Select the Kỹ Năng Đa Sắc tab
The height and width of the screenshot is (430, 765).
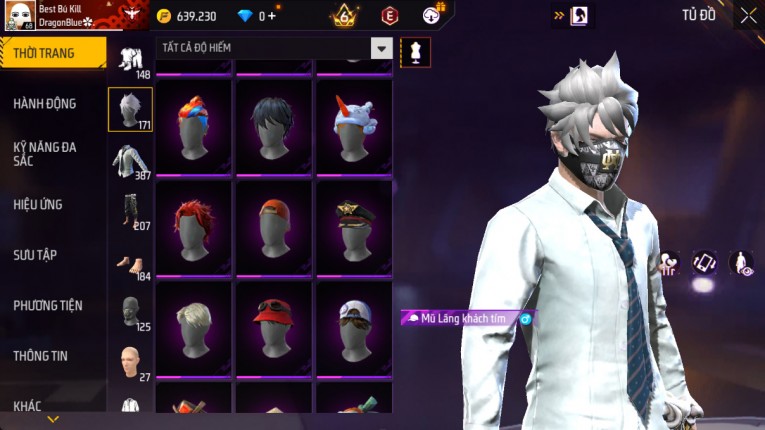coord(45,153)
